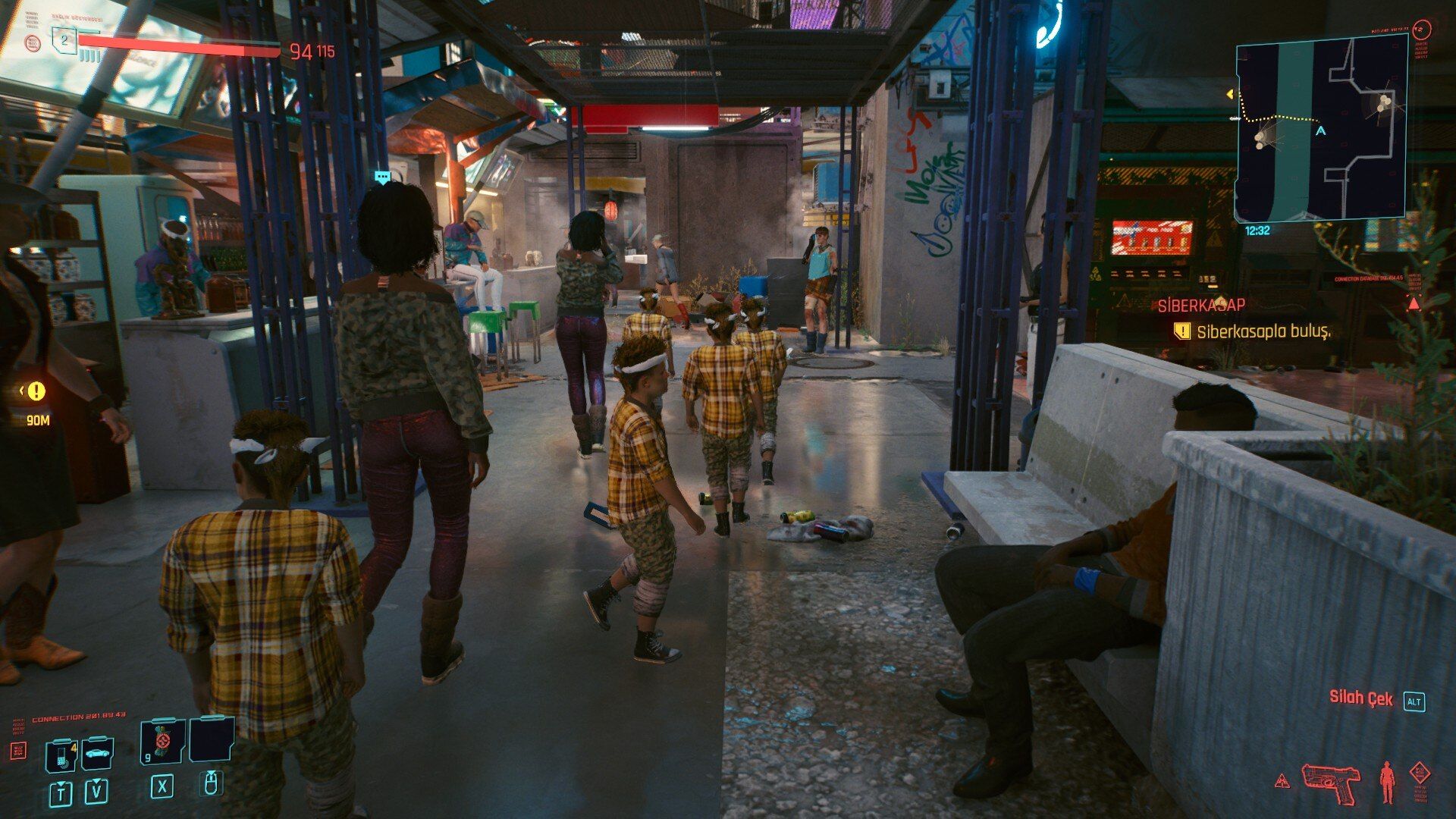The width and height of the screenshot is (1456, 819).
Task: Select the pistol weapon icon
Action: (1330, 782)
